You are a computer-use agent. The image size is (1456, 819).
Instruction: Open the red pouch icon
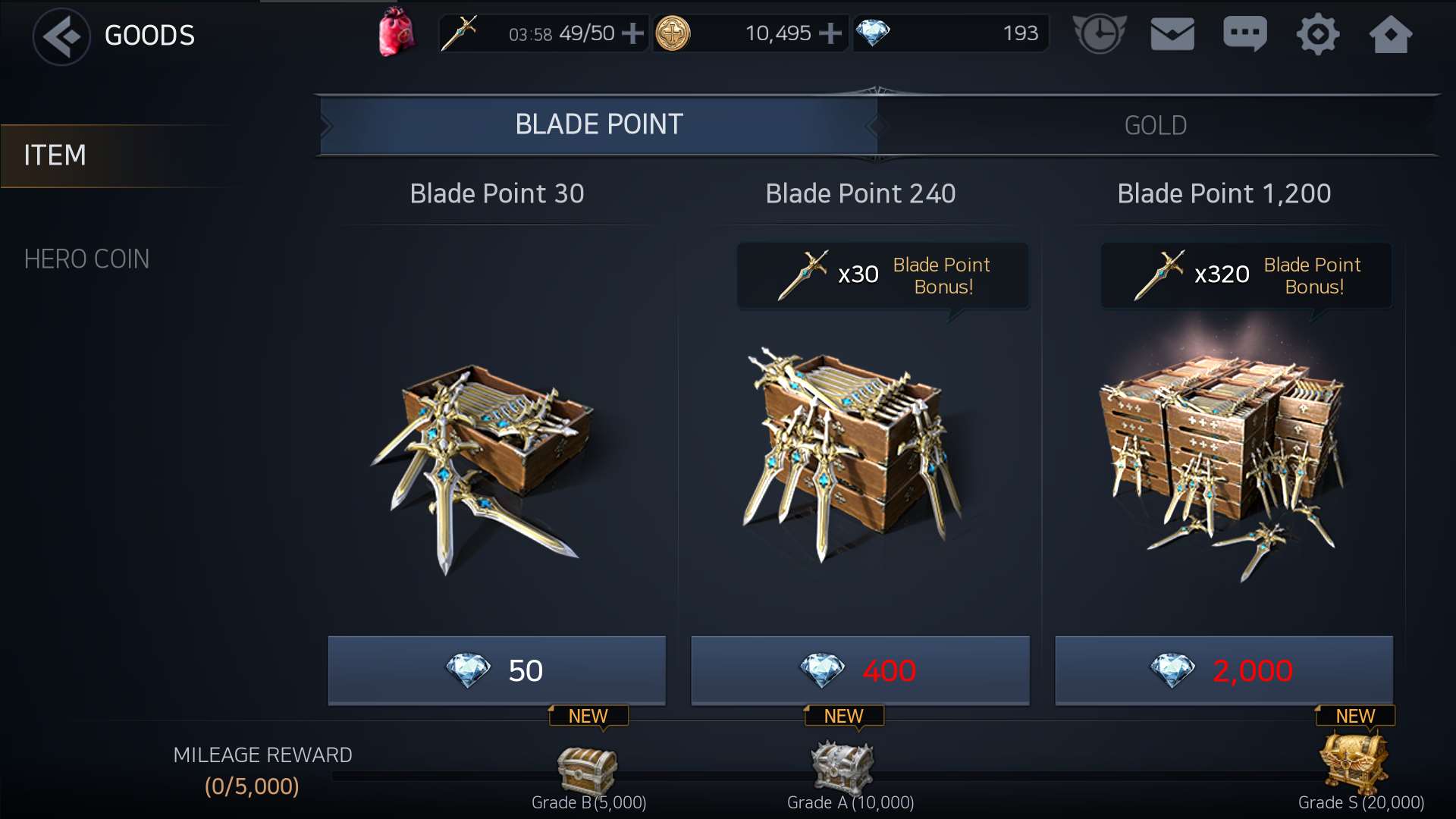(397, 33)
